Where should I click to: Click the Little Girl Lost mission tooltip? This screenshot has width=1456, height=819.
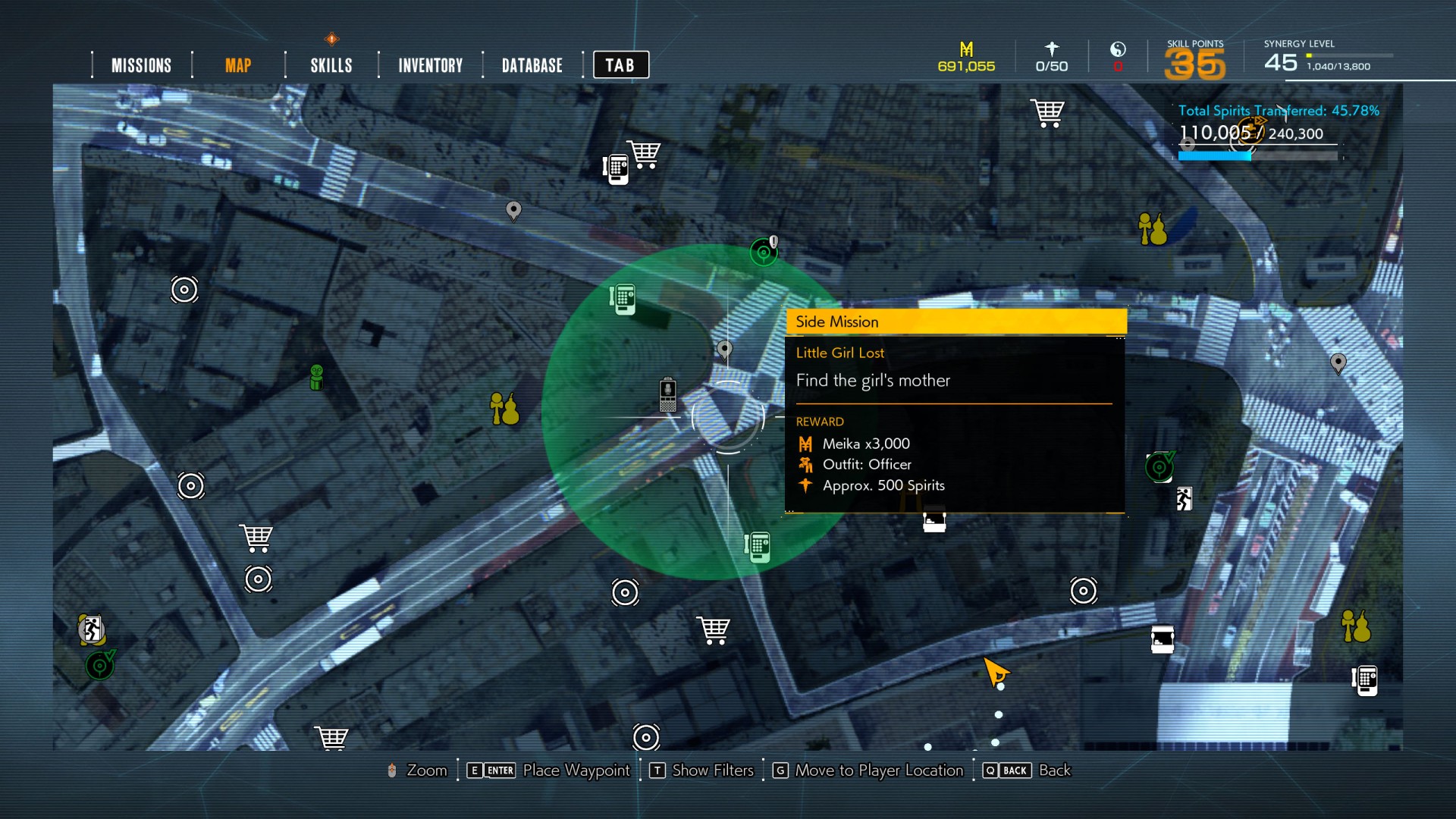click(955, 411)
